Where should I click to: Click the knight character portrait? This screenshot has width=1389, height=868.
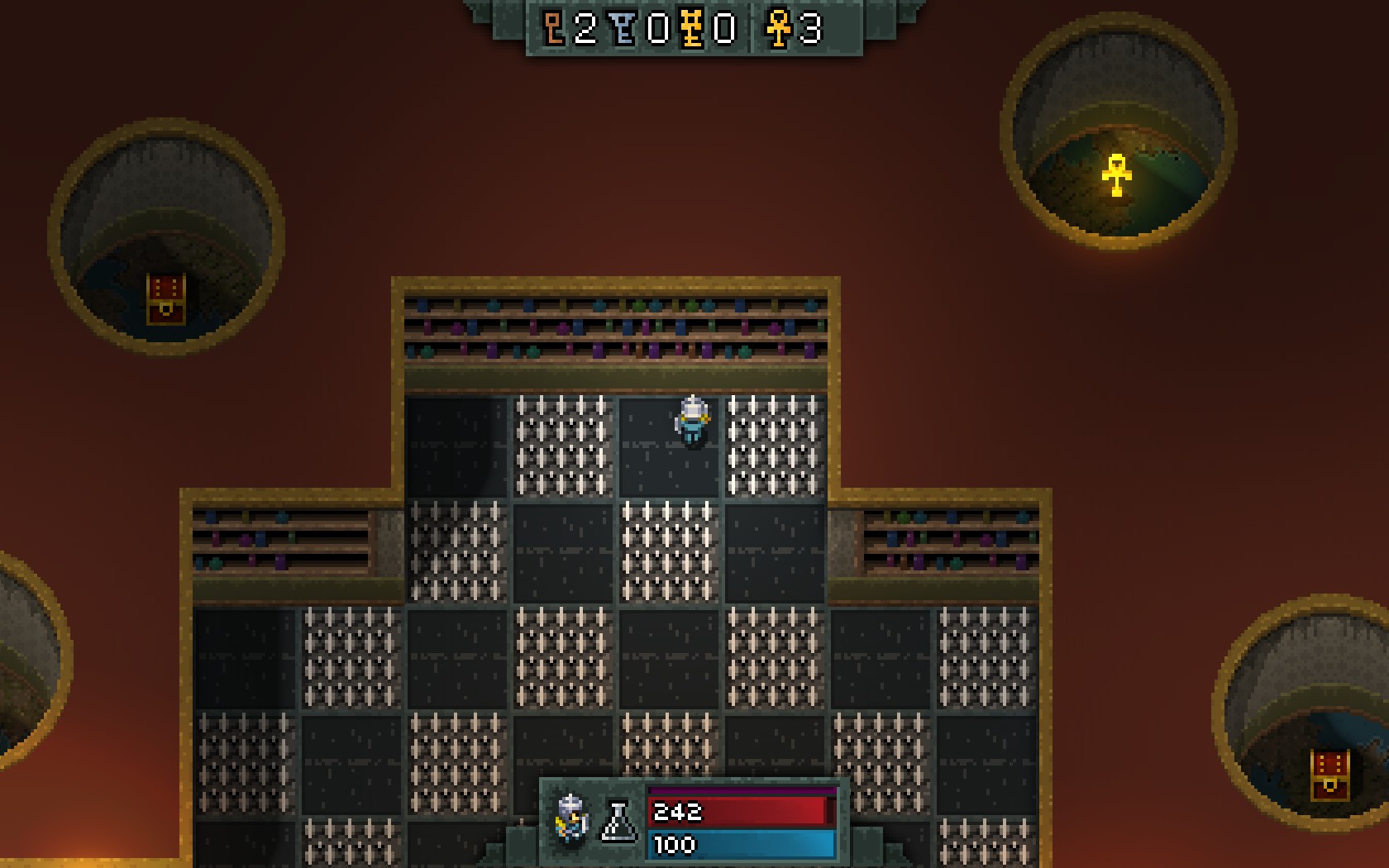pyautogui.click(x=572, y=821)
